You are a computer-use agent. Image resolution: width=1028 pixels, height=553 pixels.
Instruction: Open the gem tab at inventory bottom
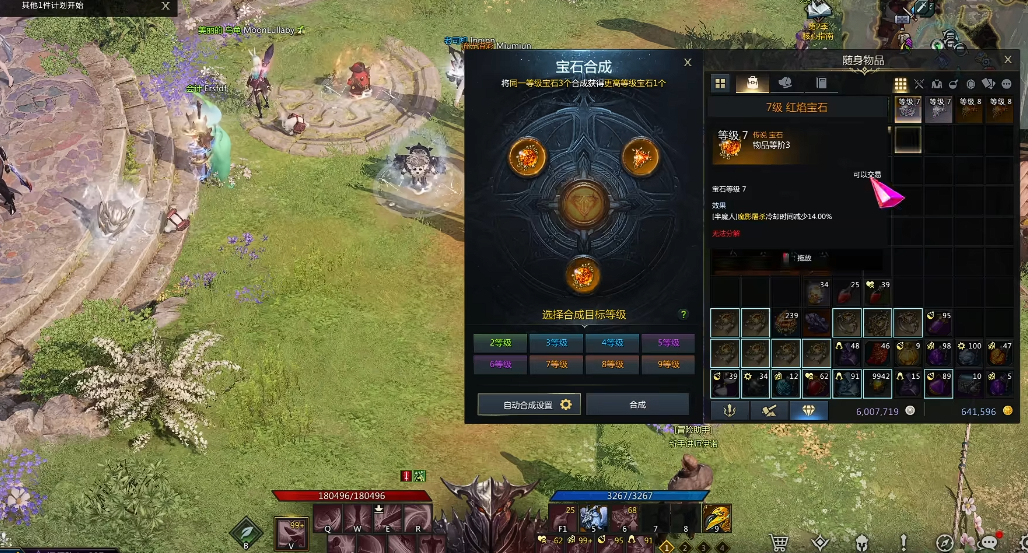click(808, 410)
